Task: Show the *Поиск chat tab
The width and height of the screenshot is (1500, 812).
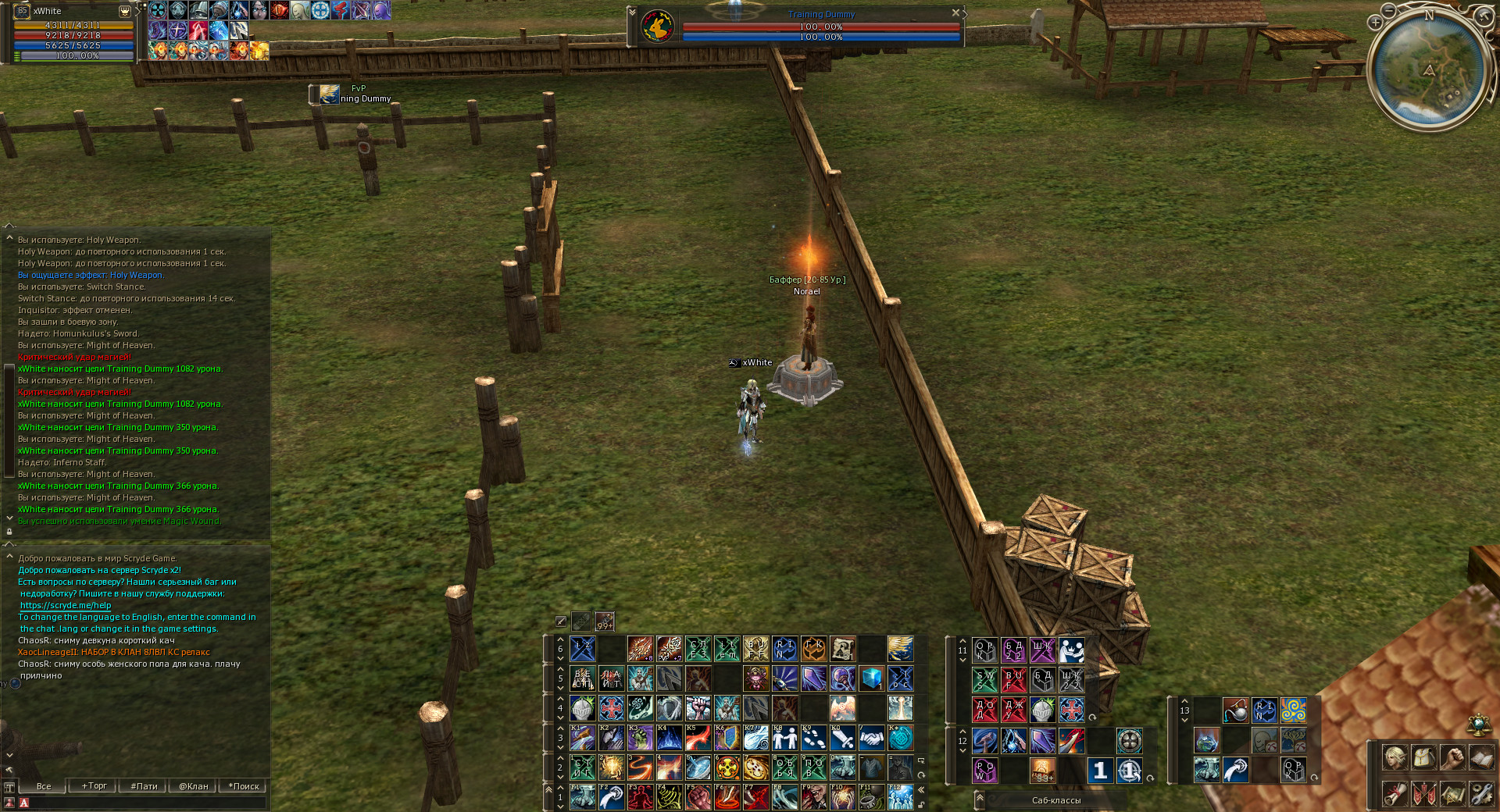Action: pos(244,786)
